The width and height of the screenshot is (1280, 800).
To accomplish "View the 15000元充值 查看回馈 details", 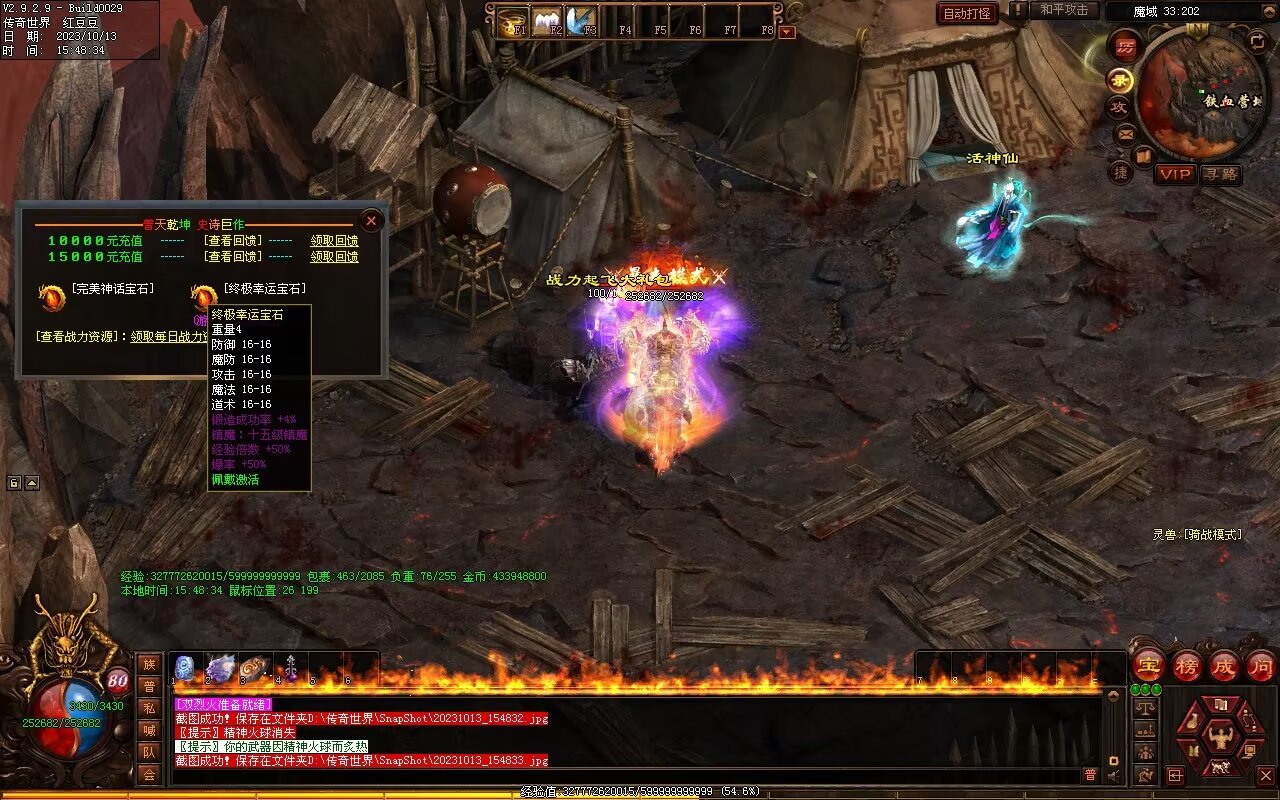I will click(x=232, y=257).
